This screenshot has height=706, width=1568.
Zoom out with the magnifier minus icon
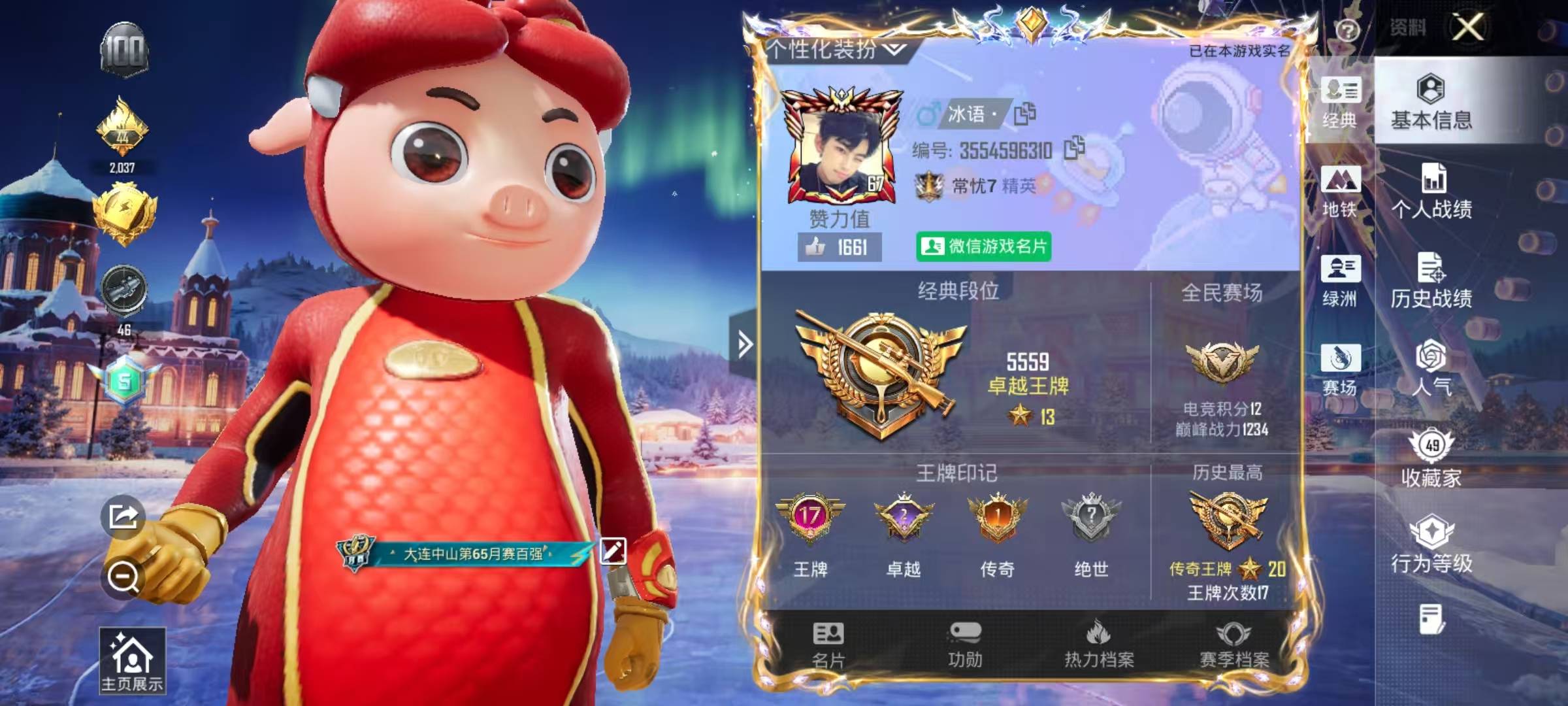[123, 577]
